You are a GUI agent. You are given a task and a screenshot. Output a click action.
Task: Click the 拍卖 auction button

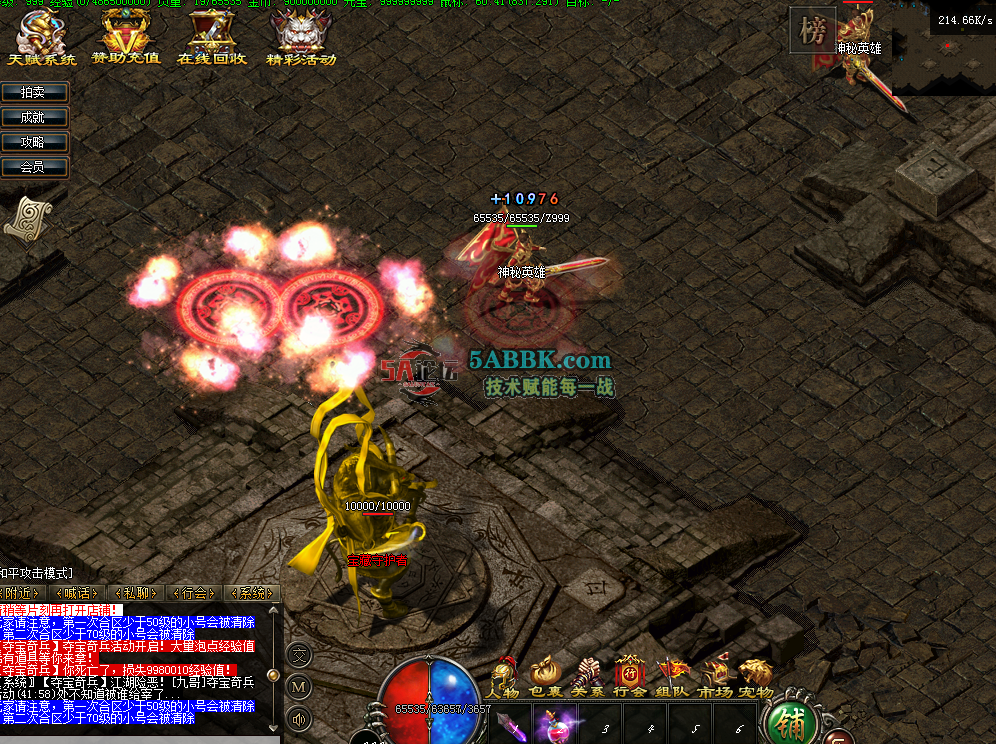[x=35, y=92]
